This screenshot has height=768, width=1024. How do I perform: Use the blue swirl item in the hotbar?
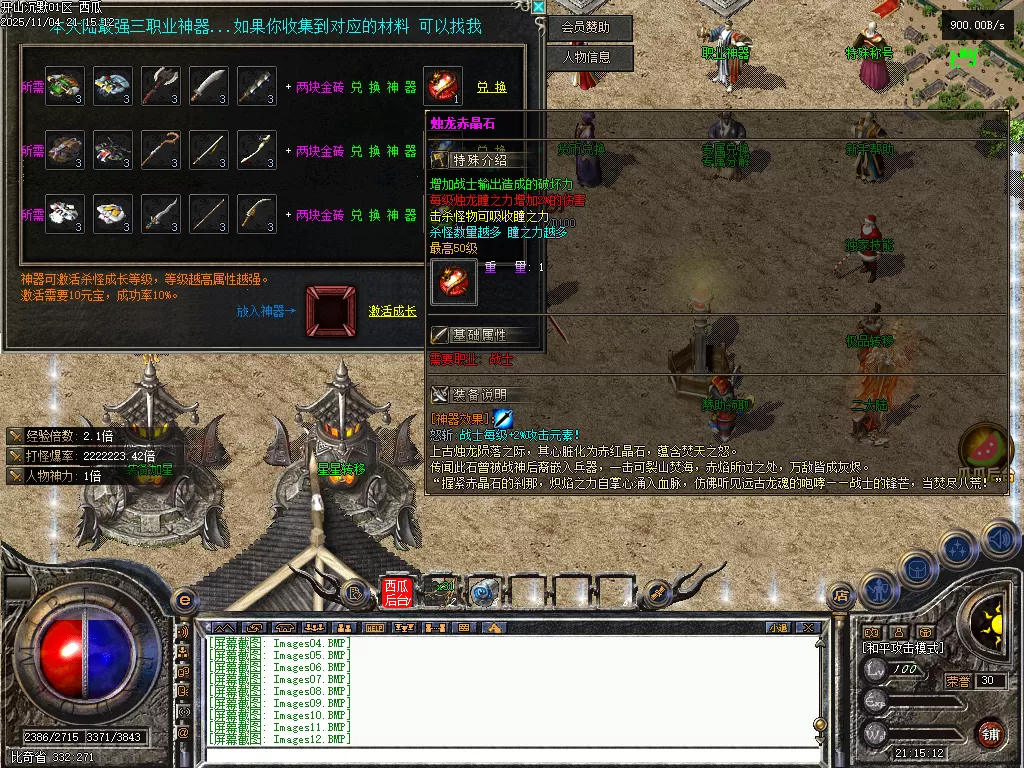pos(484,593)
